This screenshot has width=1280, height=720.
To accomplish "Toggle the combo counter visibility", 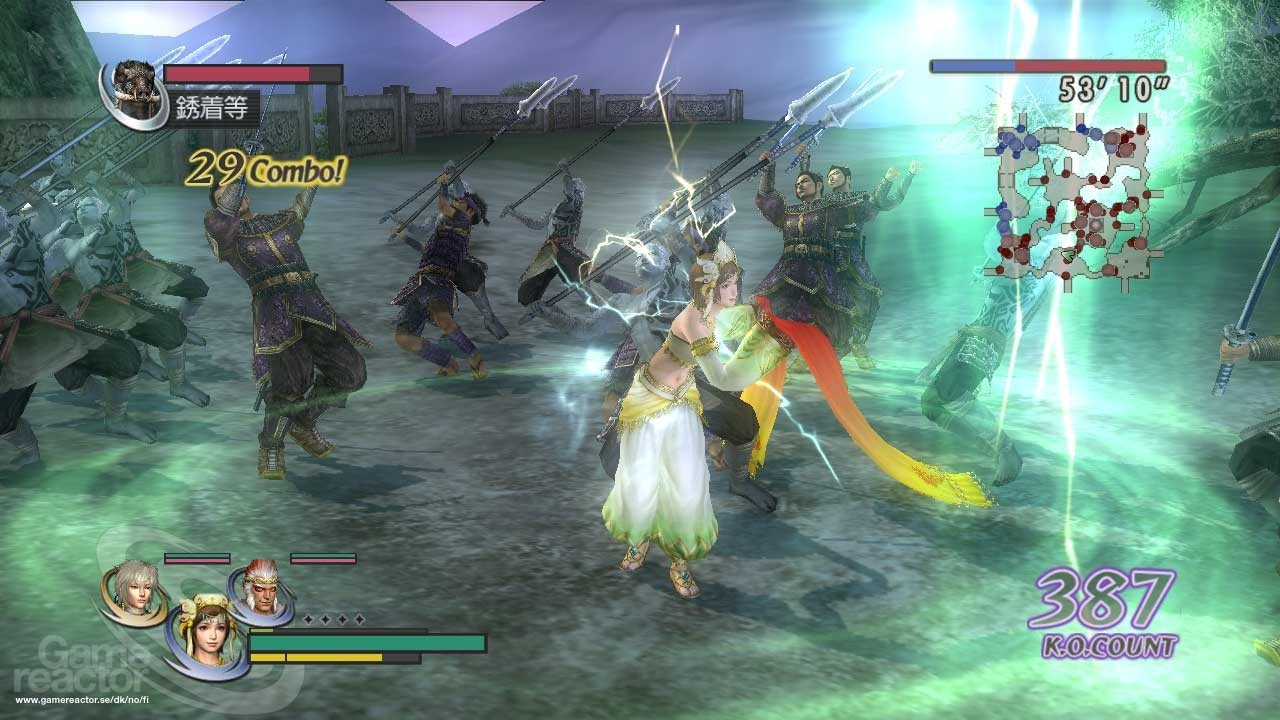I will tap(264, 169).
